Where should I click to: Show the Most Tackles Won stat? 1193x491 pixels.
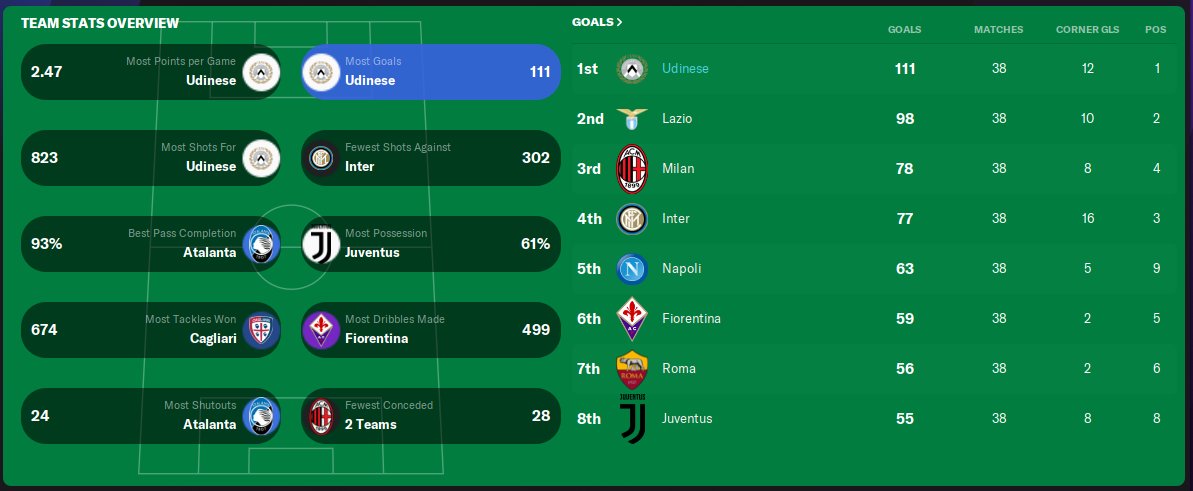coord(150,330)
